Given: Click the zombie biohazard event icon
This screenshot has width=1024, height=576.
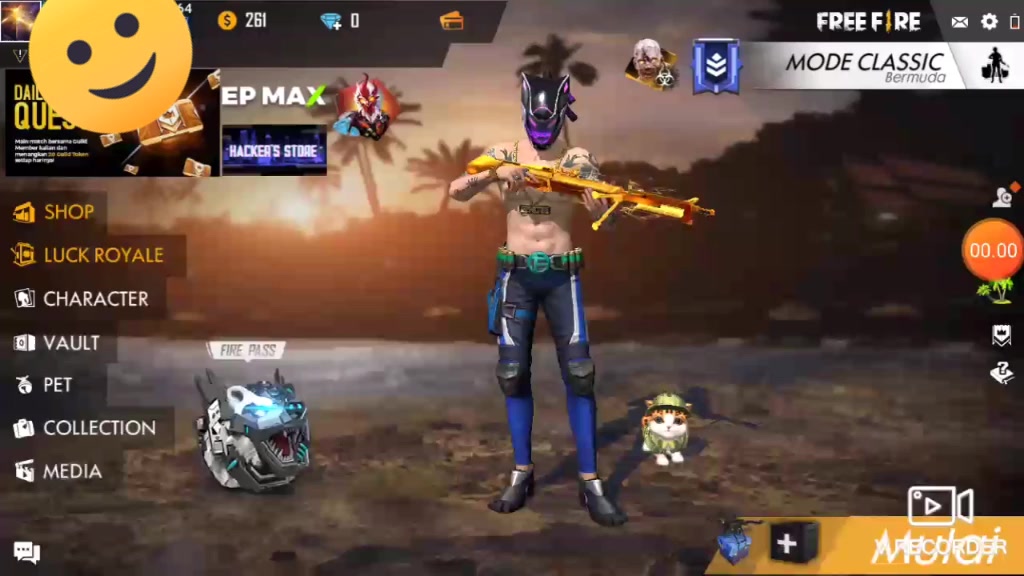Looking at the screenshot, I should [x=651, y=64].
